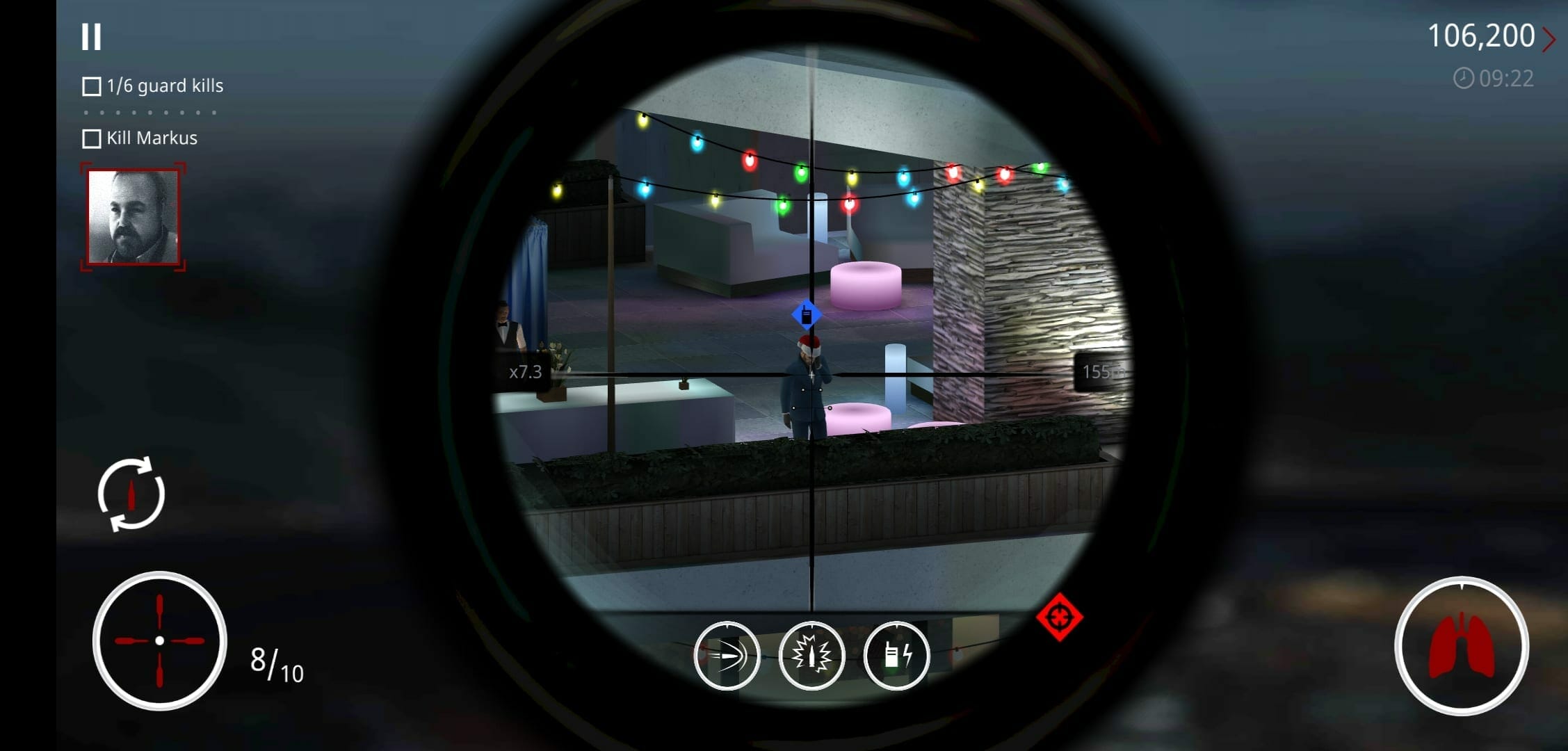Tap the blue radio marker above the guard
Image resolution: width=1568 pixels, height=751 pixels.
[807, 315]
